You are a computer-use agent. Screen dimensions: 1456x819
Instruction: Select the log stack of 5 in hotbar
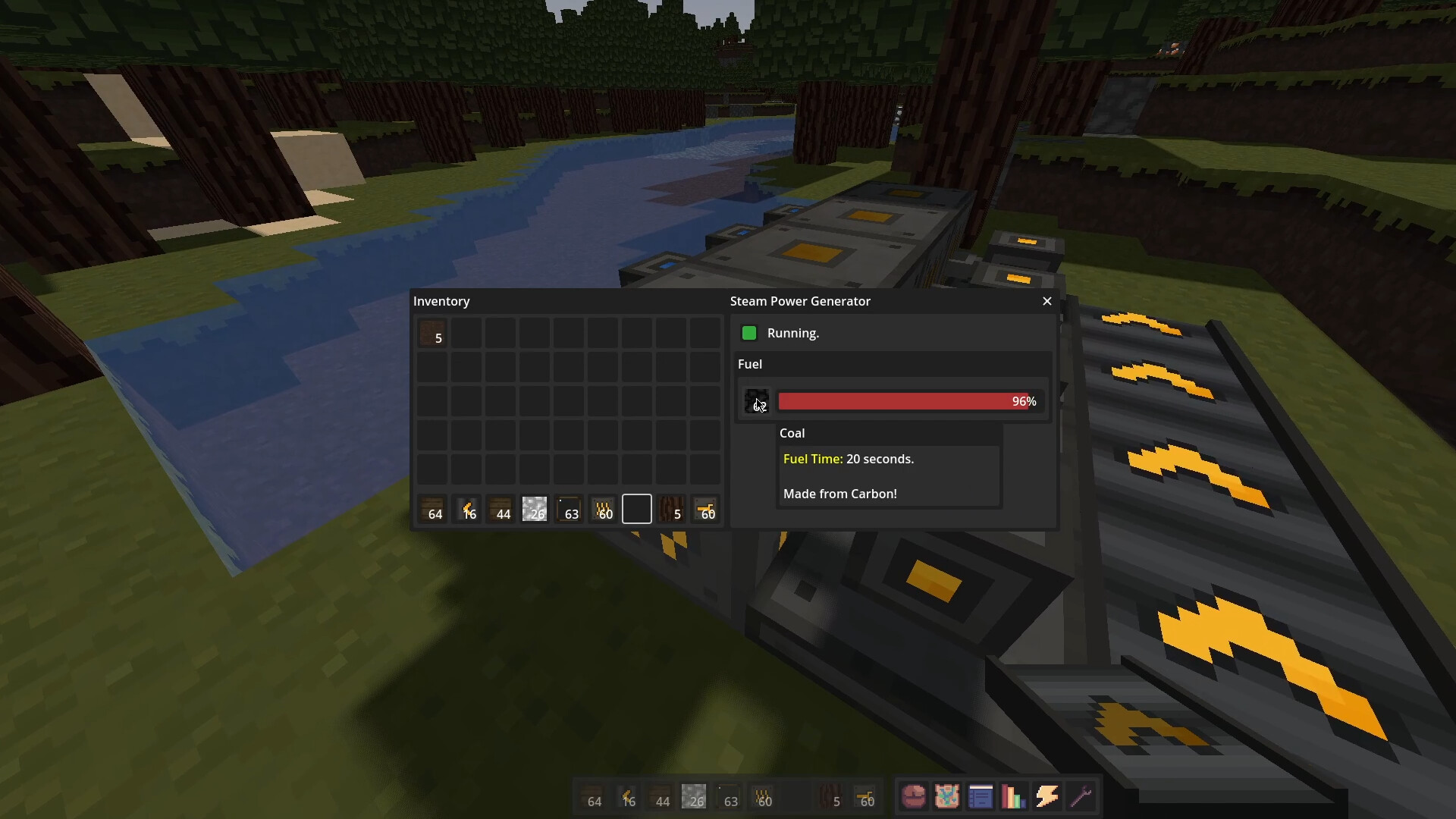(x=671, y=509)
